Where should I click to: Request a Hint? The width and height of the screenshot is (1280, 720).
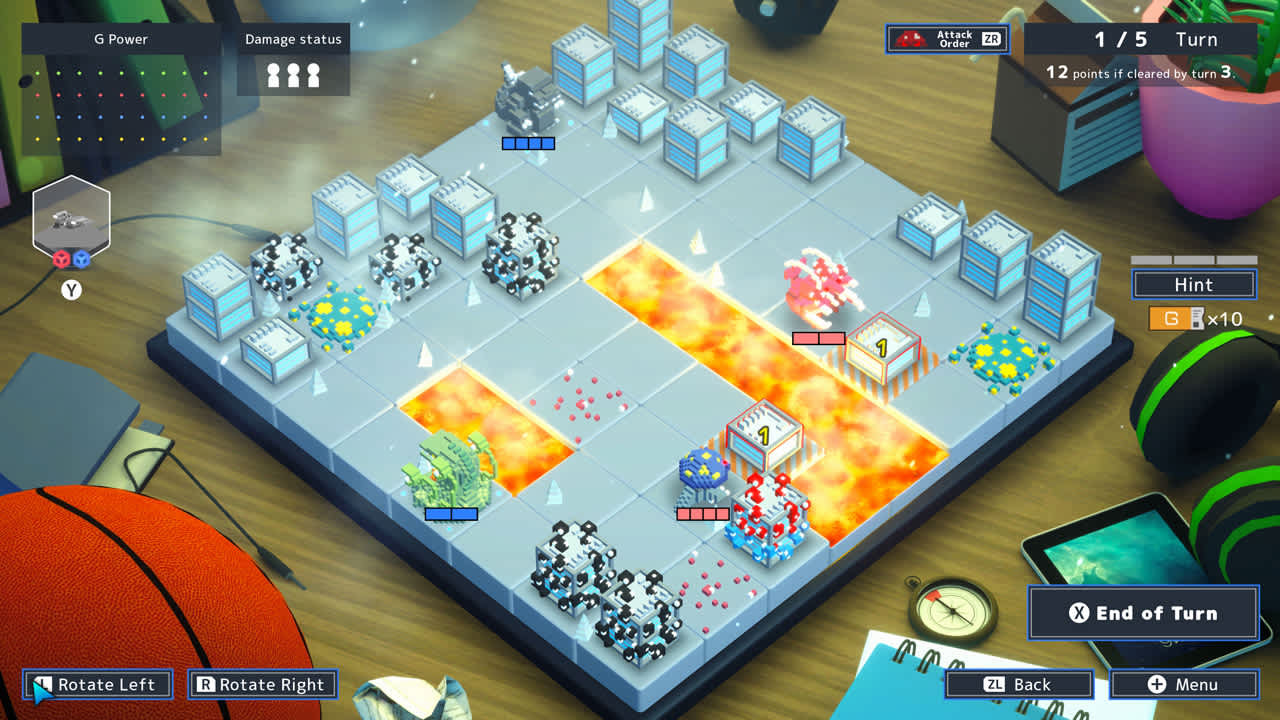tap(1192, 284)
